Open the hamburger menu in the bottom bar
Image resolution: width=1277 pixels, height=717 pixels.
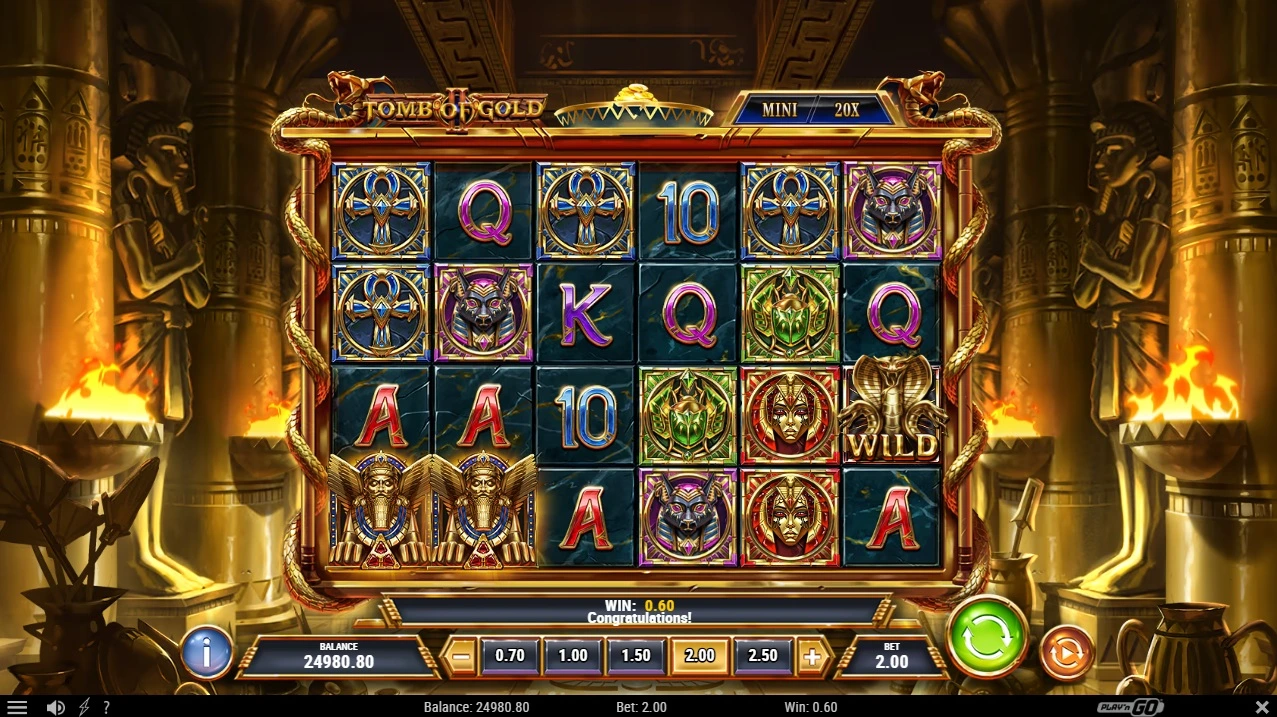click(x=17, y=707)
